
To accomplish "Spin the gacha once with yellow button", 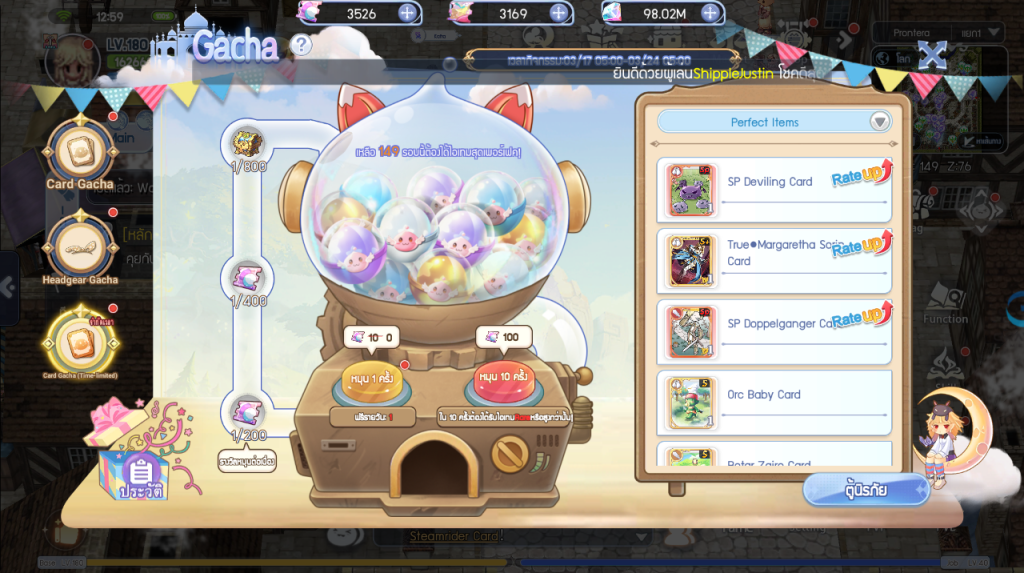I will (371, 382).
